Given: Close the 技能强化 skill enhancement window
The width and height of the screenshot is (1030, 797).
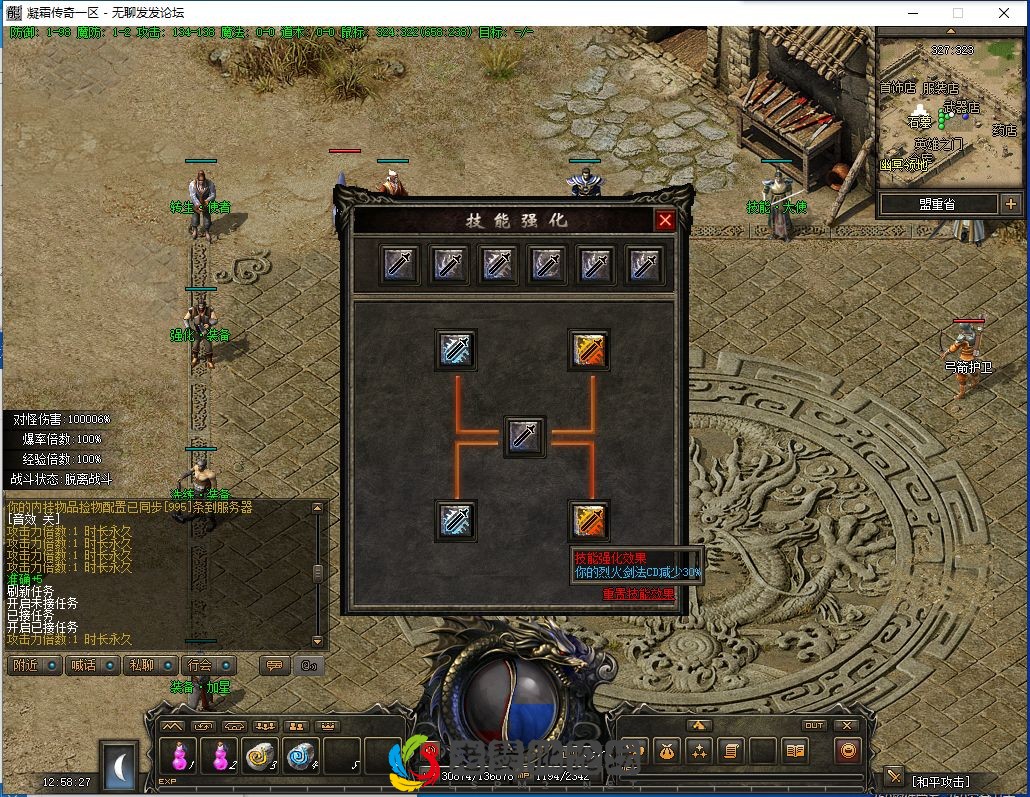Looking at the screenshot, I should point(665,220).
